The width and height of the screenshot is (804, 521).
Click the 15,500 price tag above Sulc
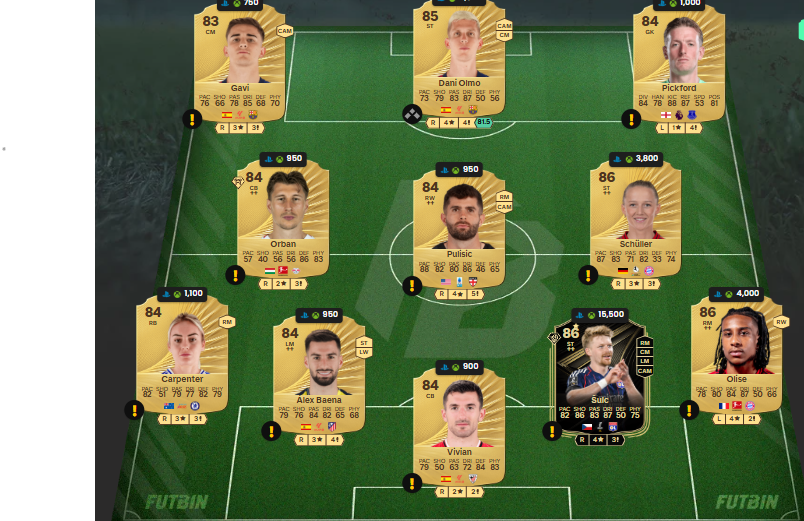[604, 314]
